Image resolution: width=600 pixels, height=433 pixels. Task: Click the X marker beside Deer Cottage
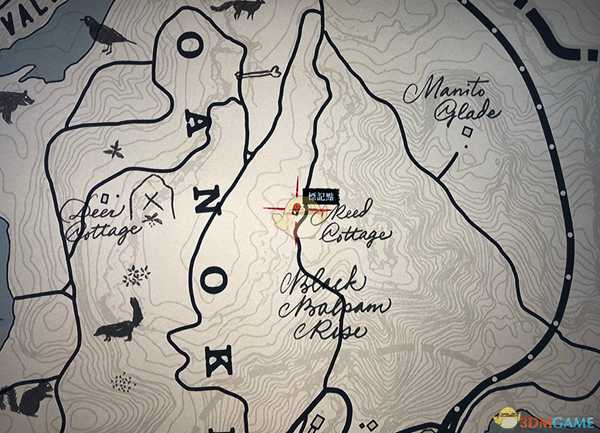coord(153,198)
